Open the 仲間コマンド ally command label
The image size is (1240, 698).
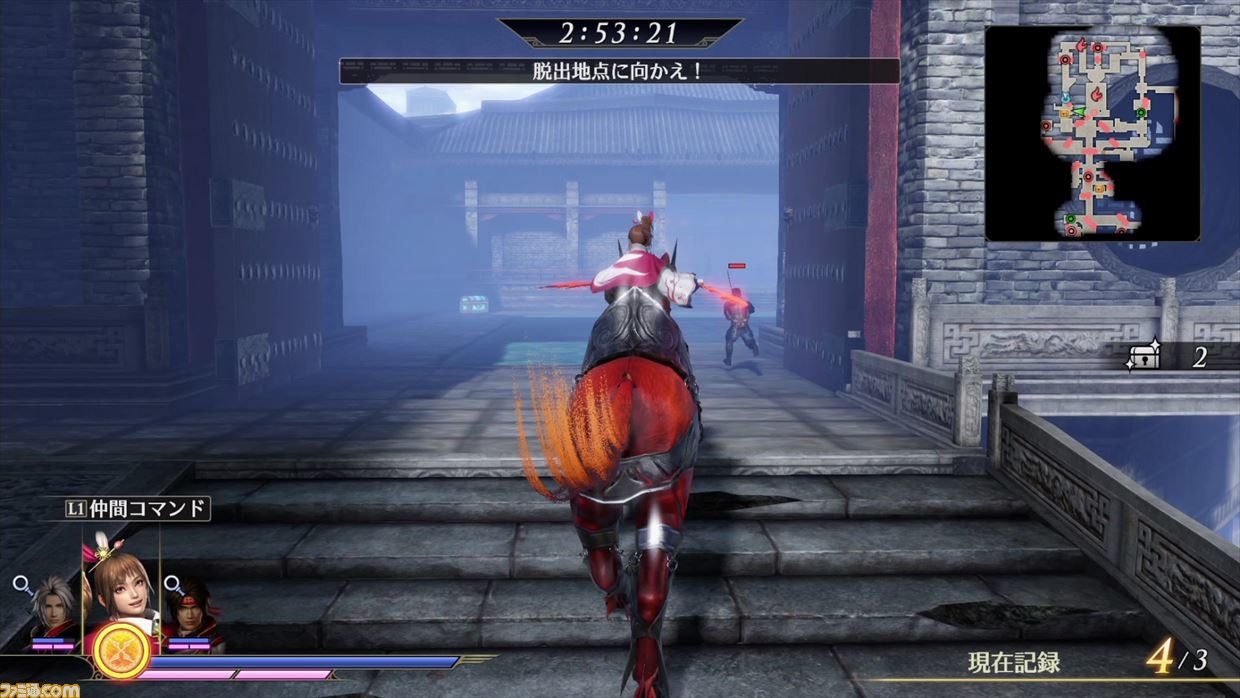[x=138, y=509]
